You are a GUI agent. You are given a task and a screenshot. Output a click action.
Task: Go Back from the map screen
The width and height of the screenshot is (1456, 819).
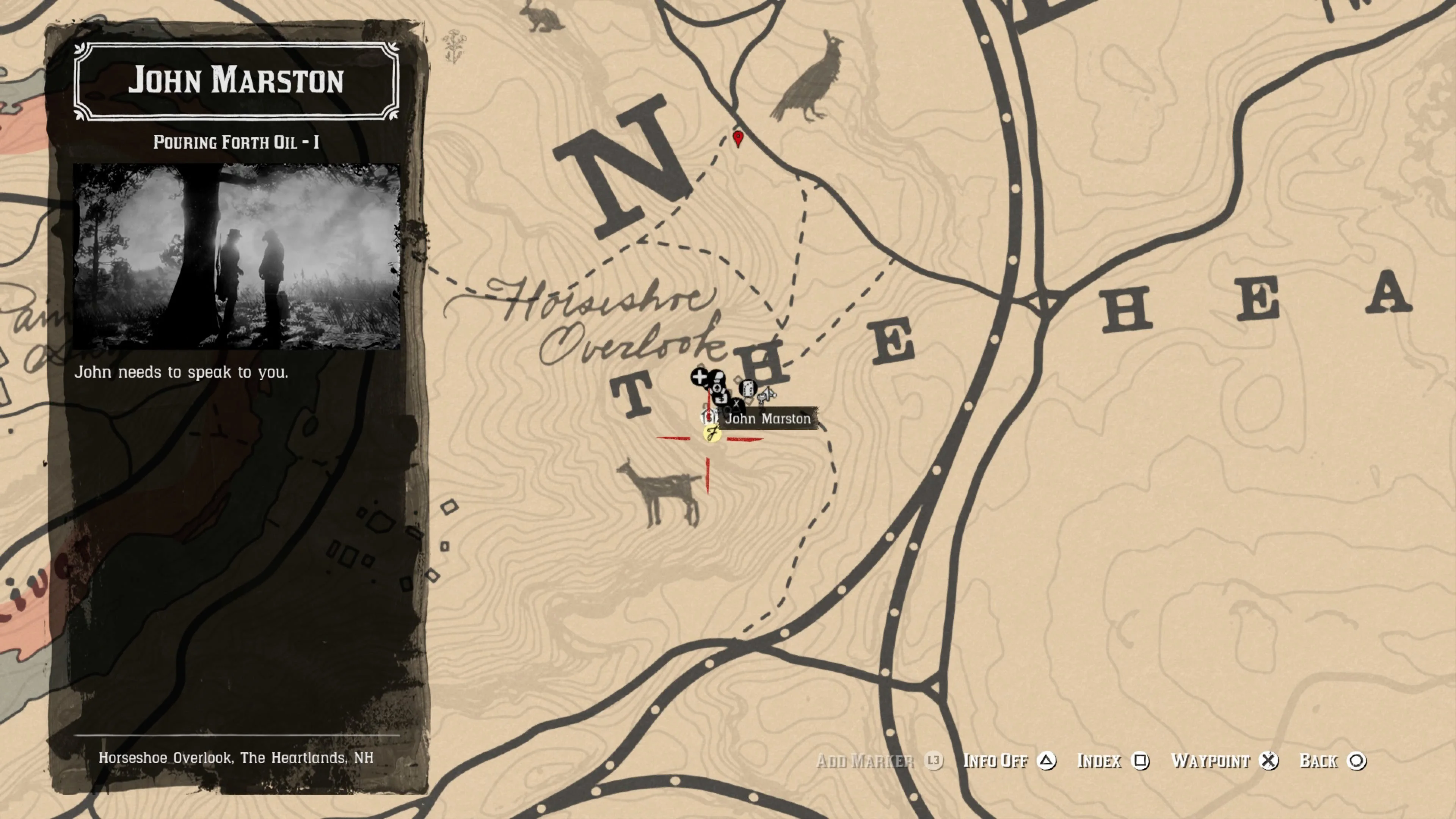[1332, 761]
